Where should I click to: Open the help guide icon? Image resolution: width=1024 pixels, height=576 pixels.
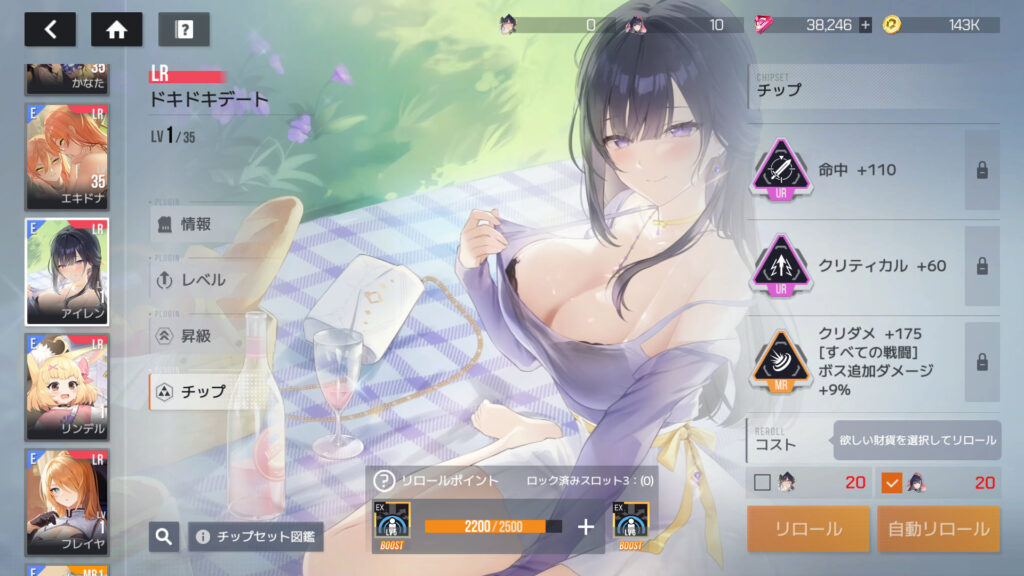[184, 29]
